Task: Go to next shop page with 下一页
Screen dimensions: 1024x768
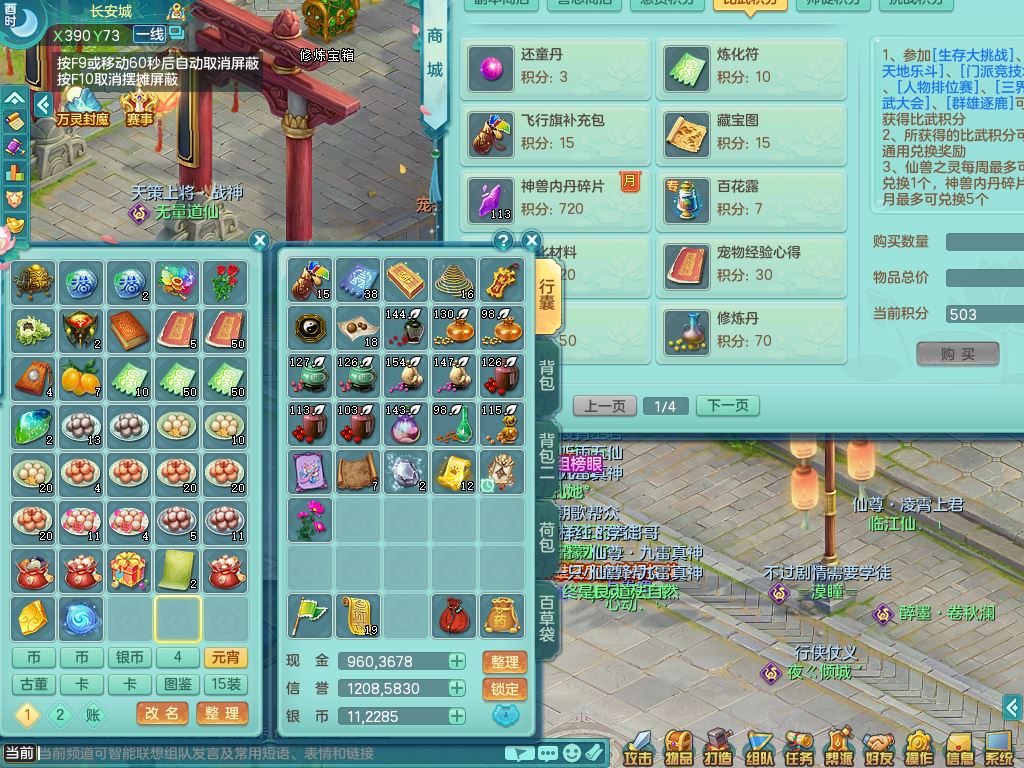Action: 727,406
